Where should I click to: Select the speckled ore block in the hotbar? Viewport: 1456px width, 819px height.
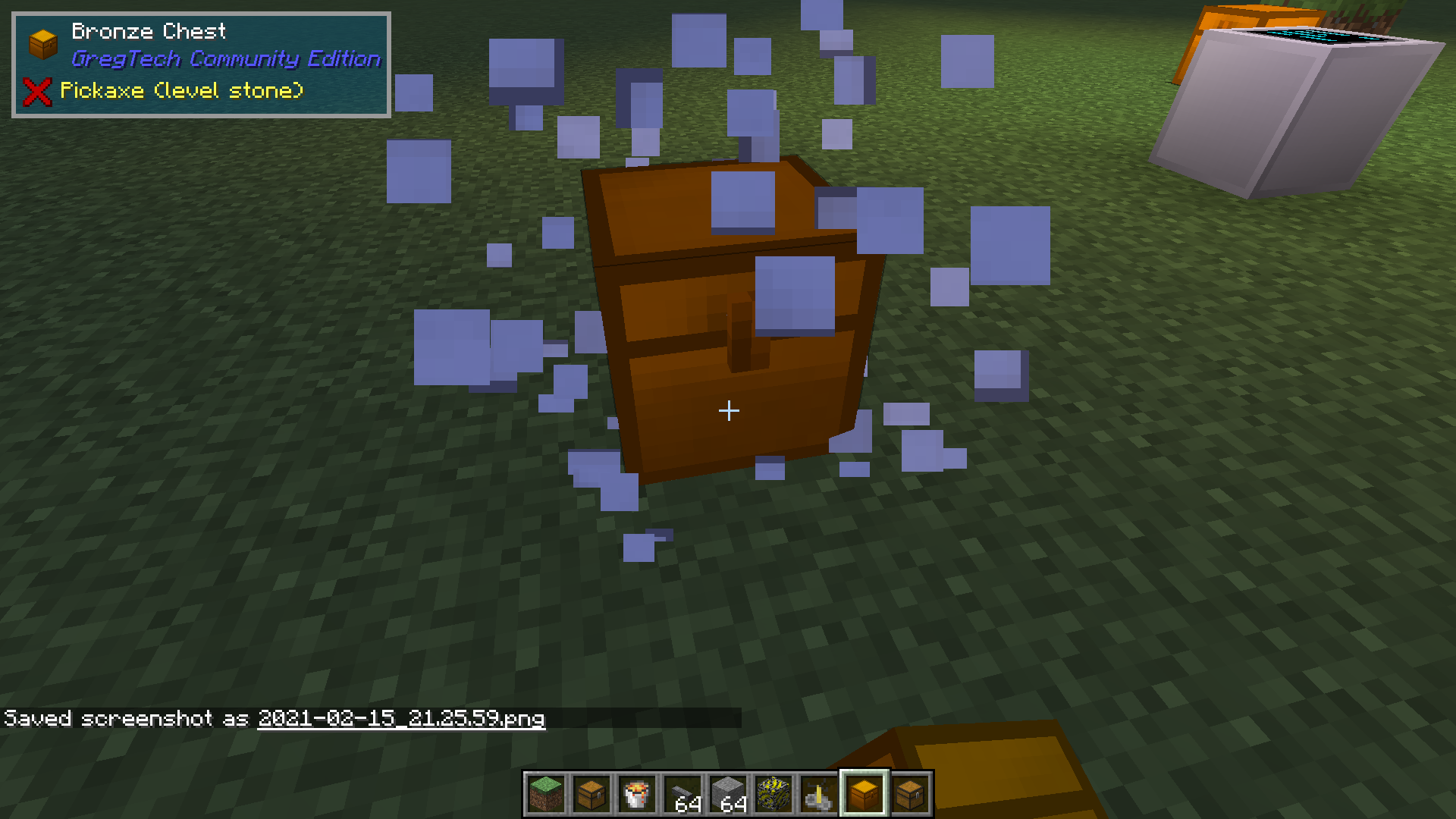click(x=772, y=792)
